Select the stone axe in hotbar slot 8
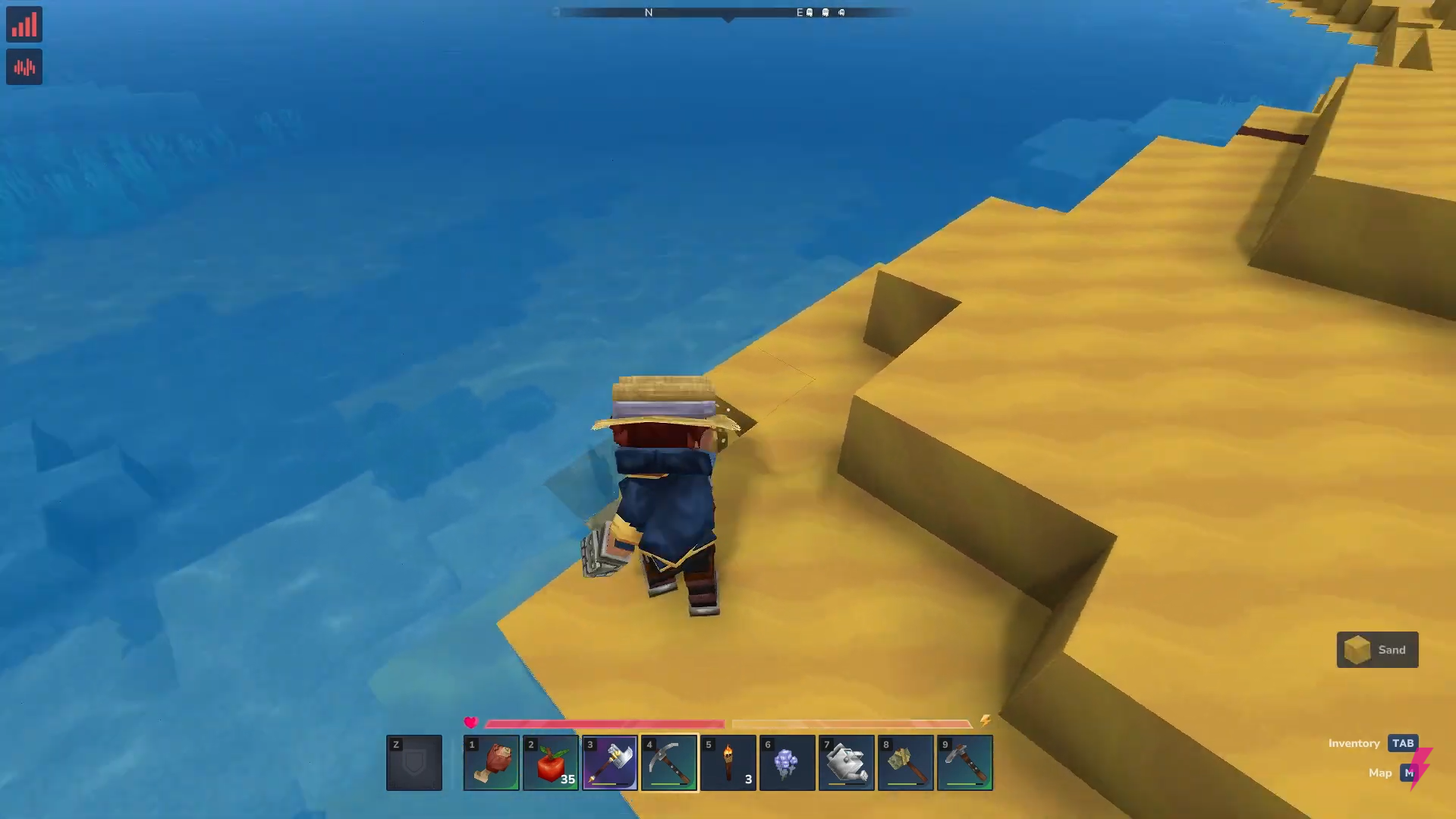The image size is (1456, 819). click(x=905, y=762)
